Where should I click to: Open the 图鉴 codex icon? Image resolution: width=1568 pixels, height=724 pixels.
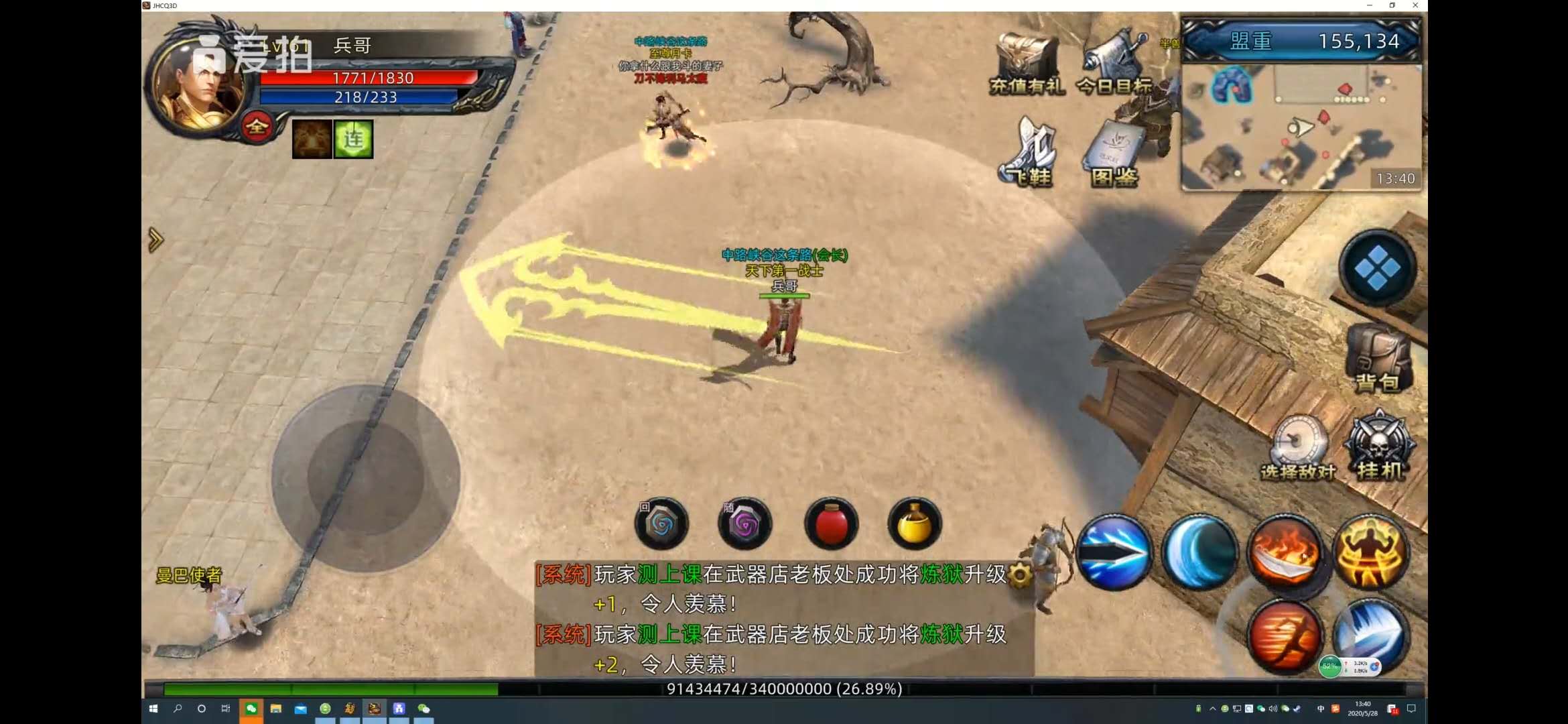click(x=1114, y=153)
